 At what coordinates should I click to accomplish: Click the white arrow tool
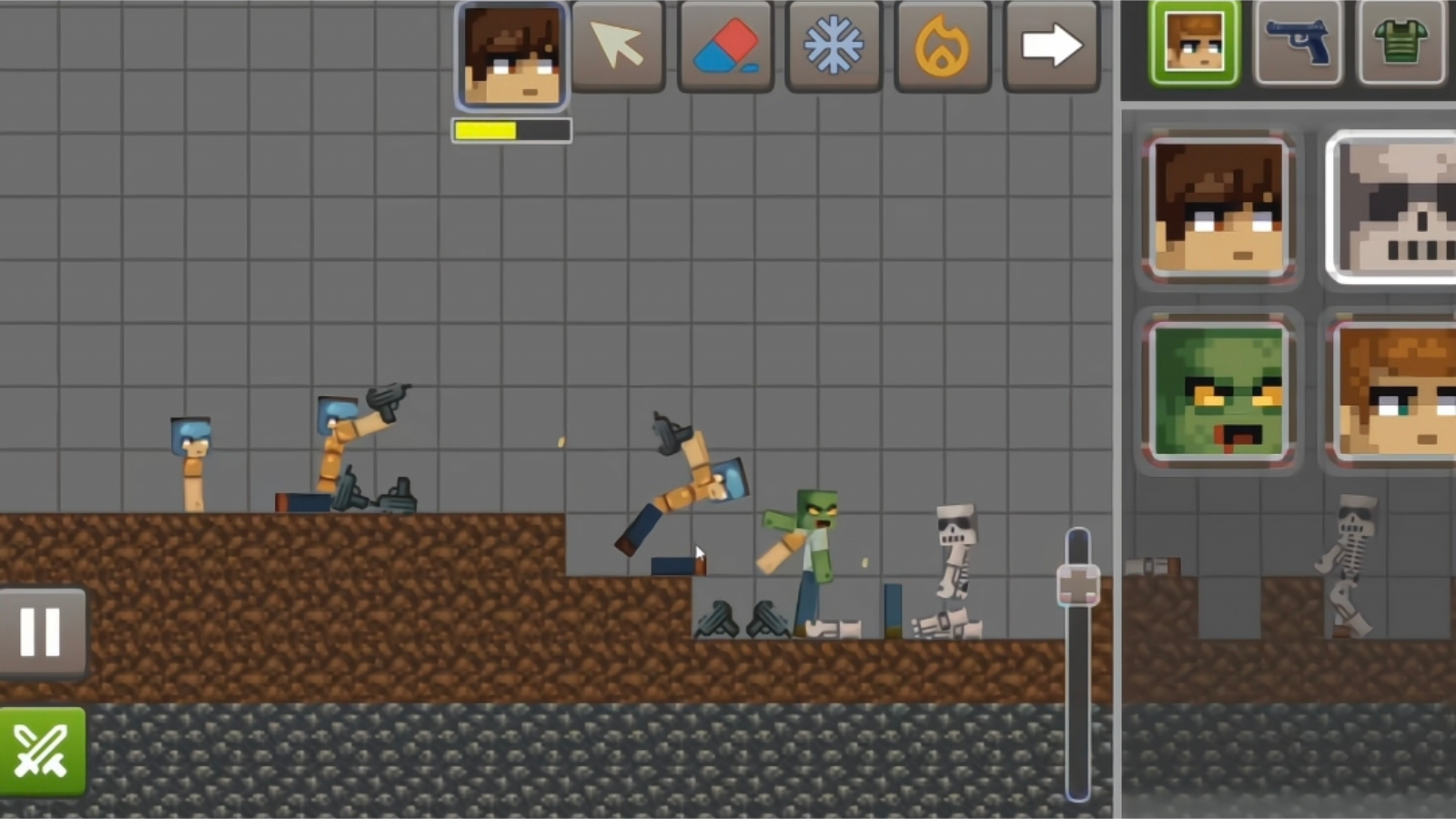coord(1050,47)
